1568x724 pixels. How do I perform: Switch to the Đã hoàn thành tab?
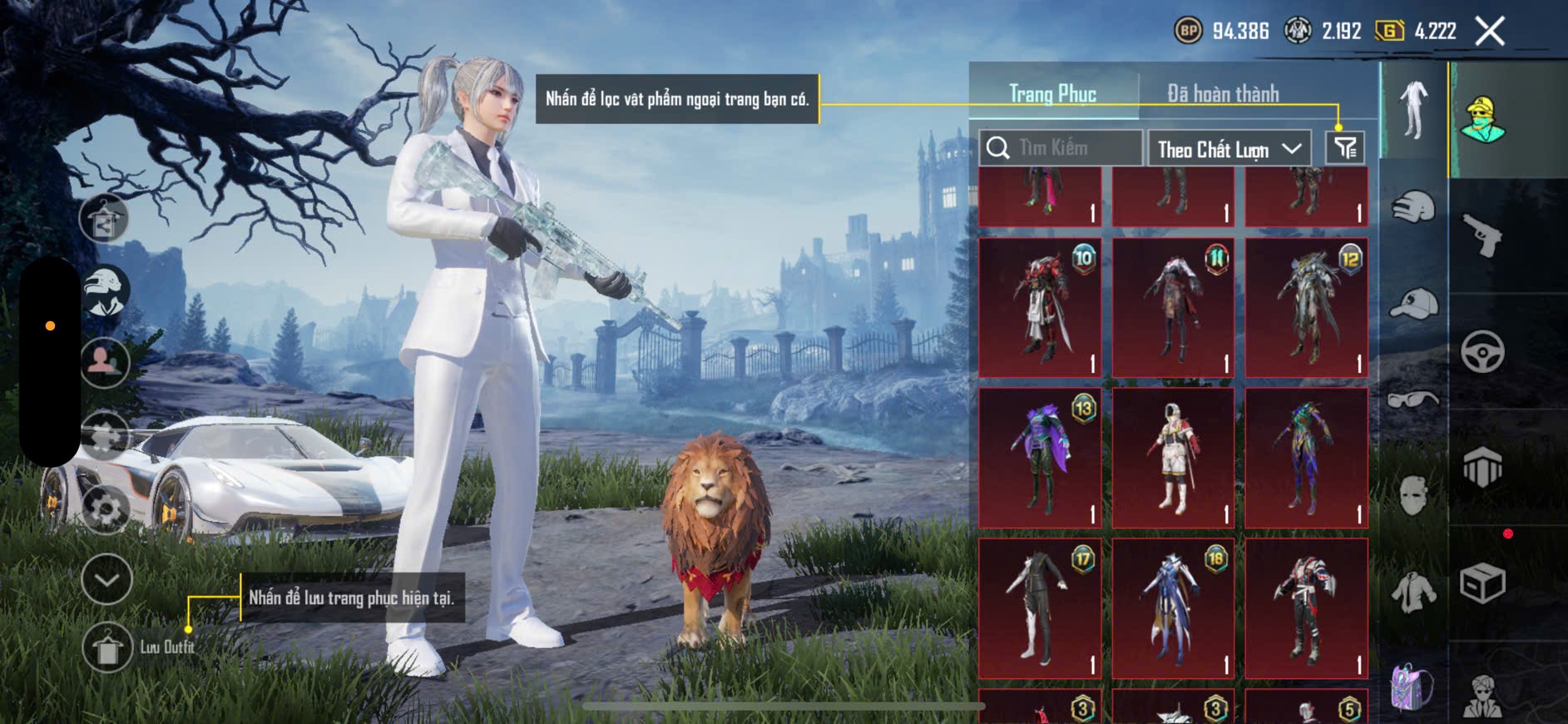pos(1222,93)
